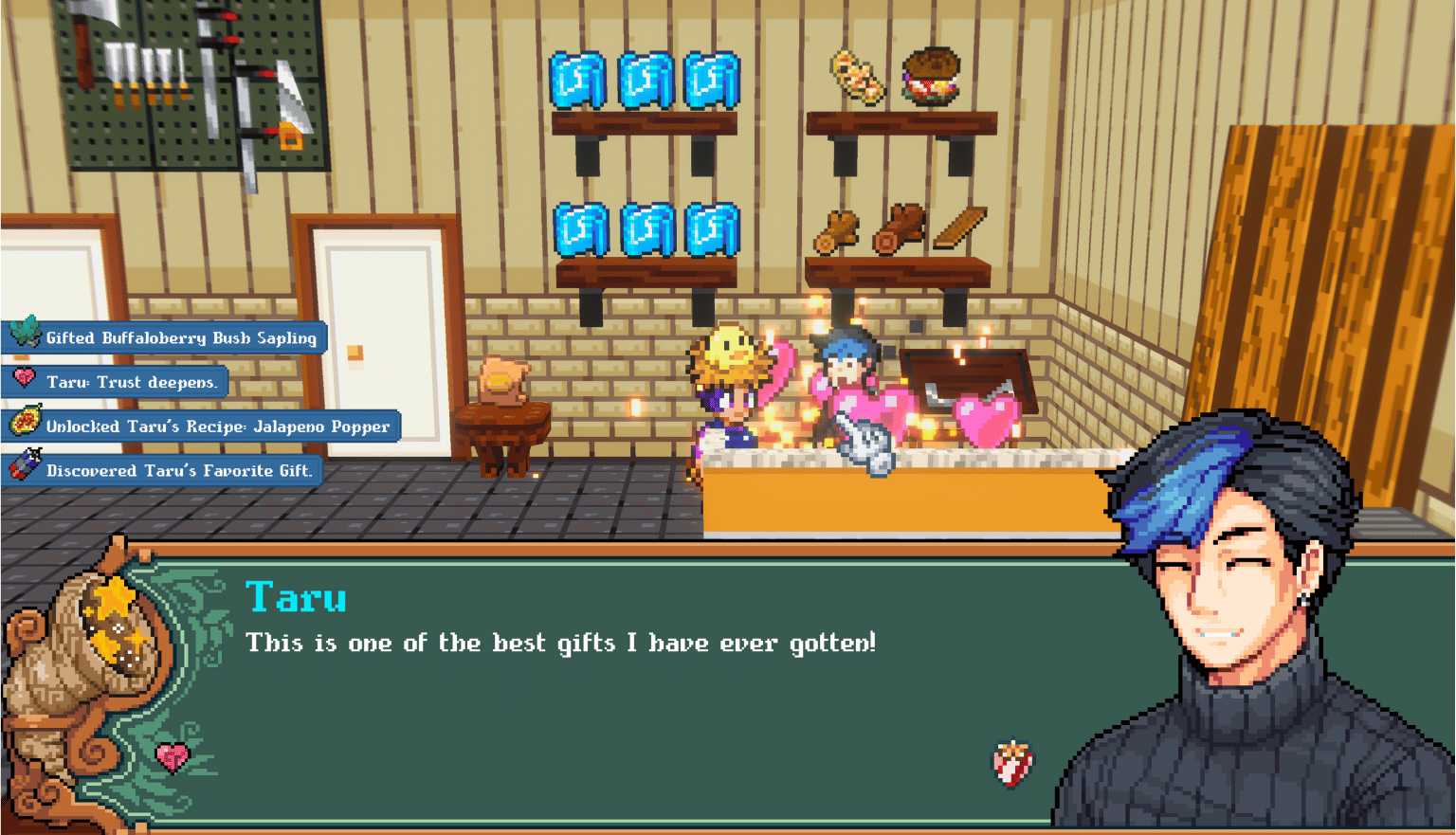The height and width of the screenshot is (835, 1456).
Task: Open the Gifted Buffaloberry Bush Sapling notification
Action: (171, 337)
